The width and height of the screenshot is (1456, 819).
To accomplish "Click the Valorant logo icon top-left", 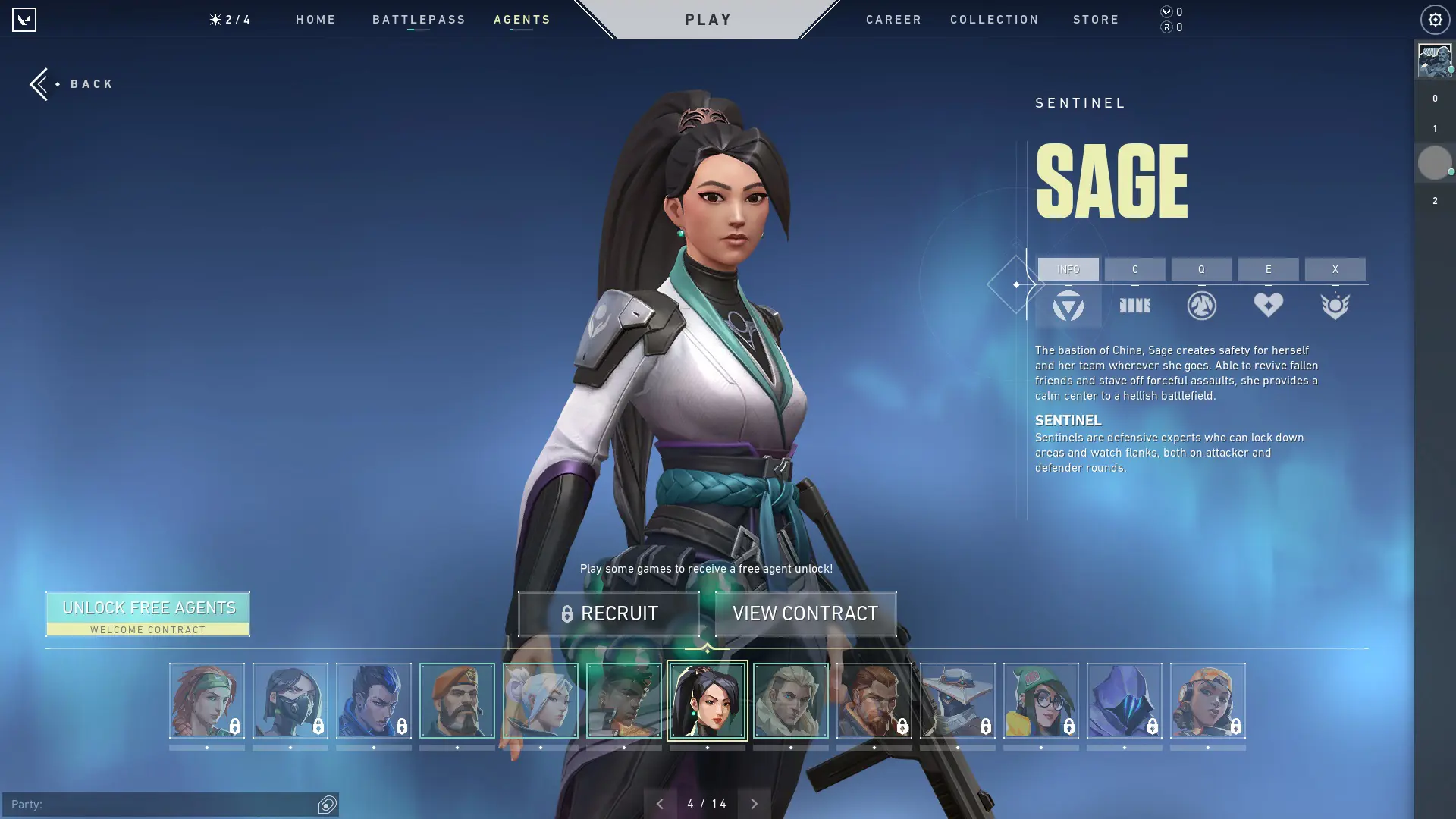I will pos(25,20).
